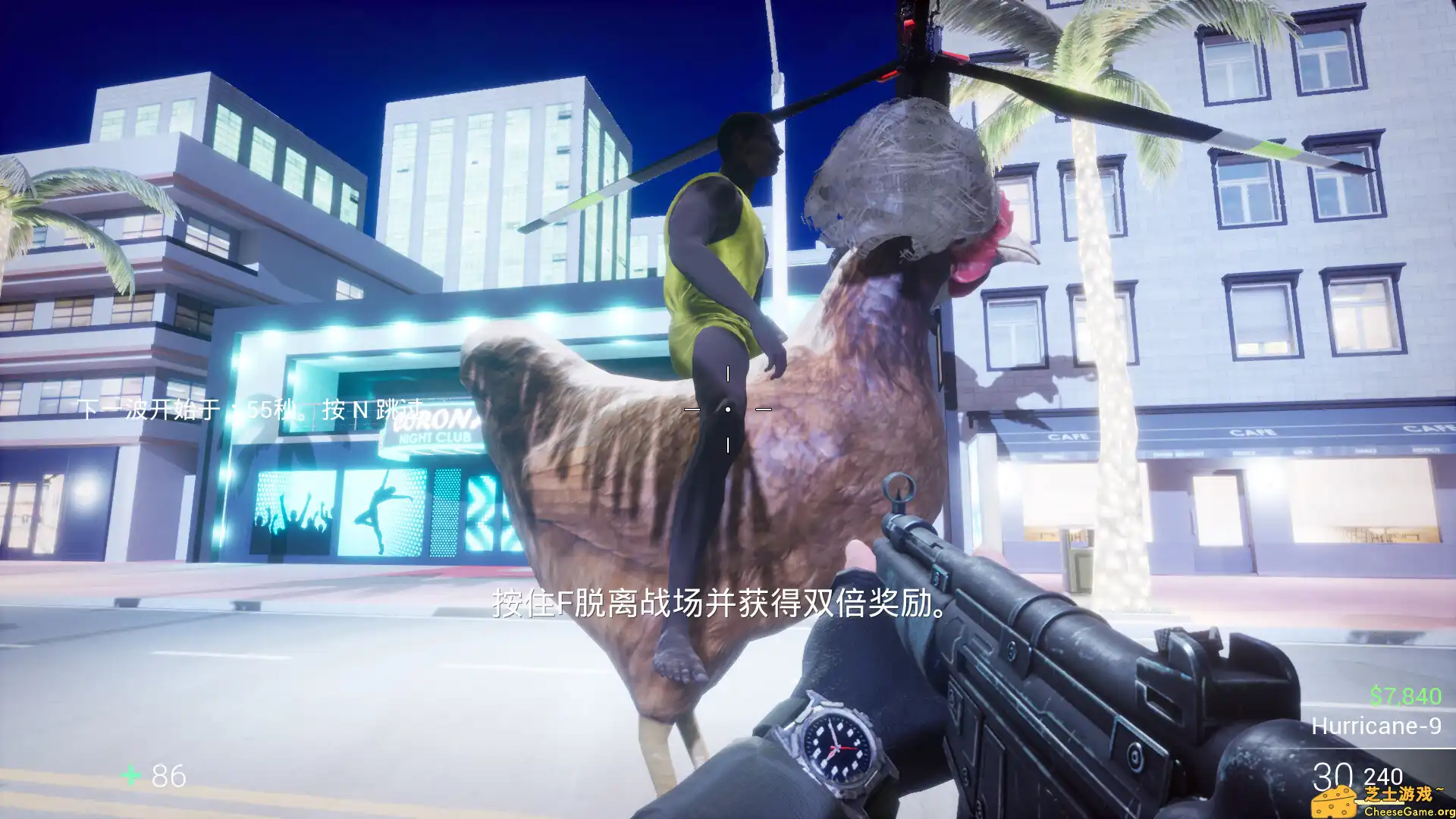Click the cheese icon in the CheeseGame watermark
This screenshot has width=1456, height=819.
pos(1333,802)
